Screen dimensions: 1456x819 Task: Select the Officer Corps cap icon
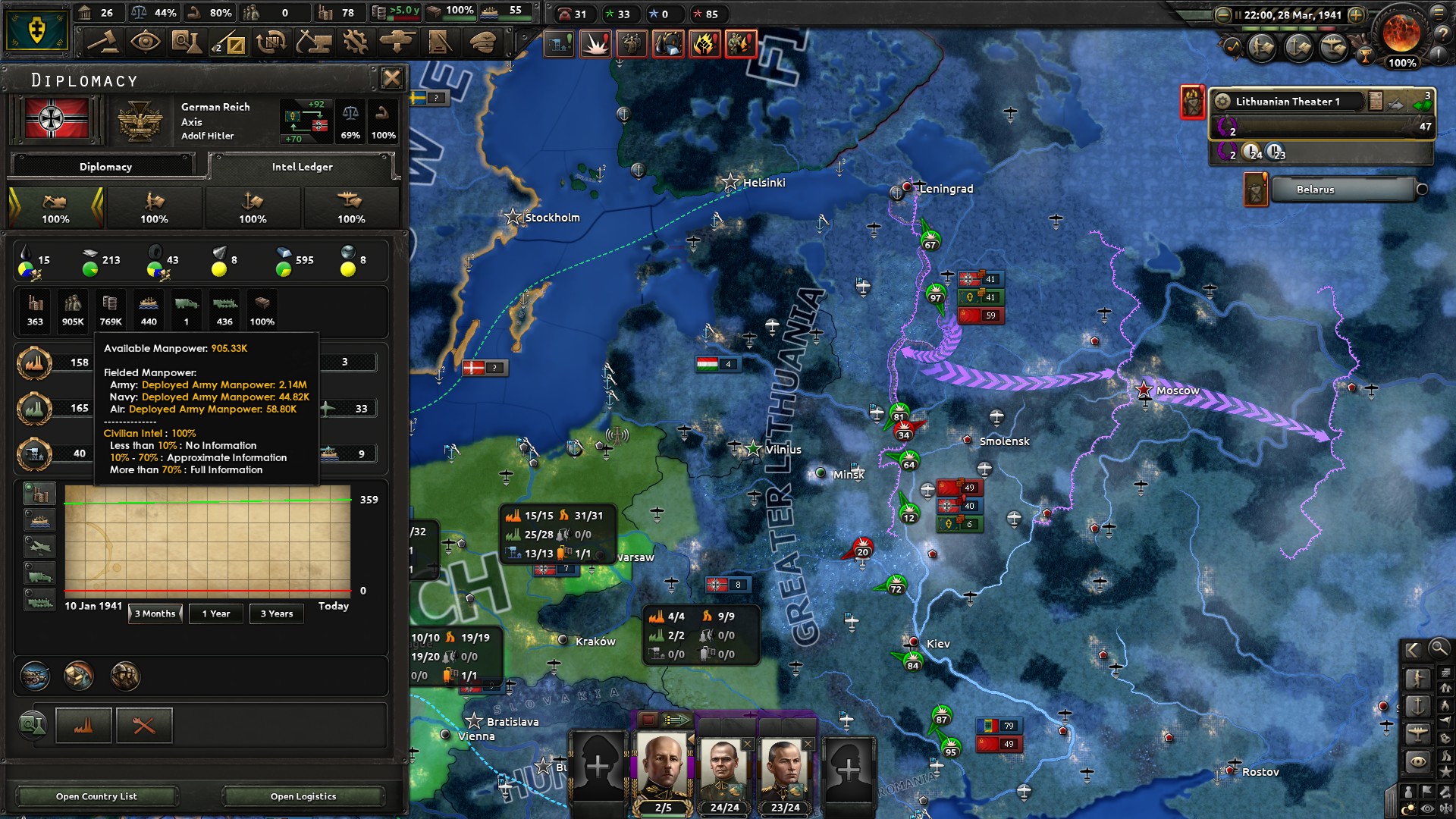pyautogui.click(x=483, y=43)
